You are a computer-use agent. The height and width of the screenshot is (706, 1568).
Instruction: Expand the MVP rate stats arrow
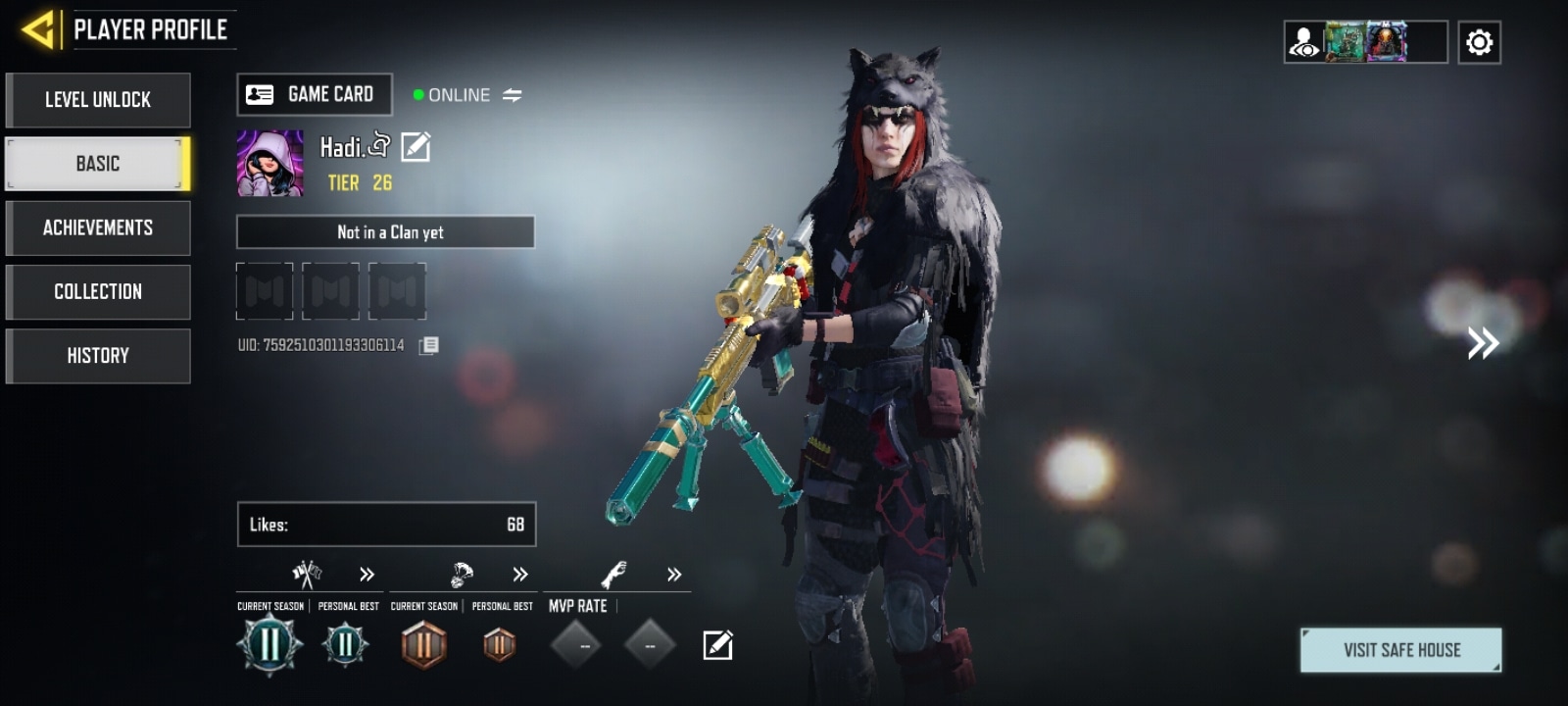(674, 575)
